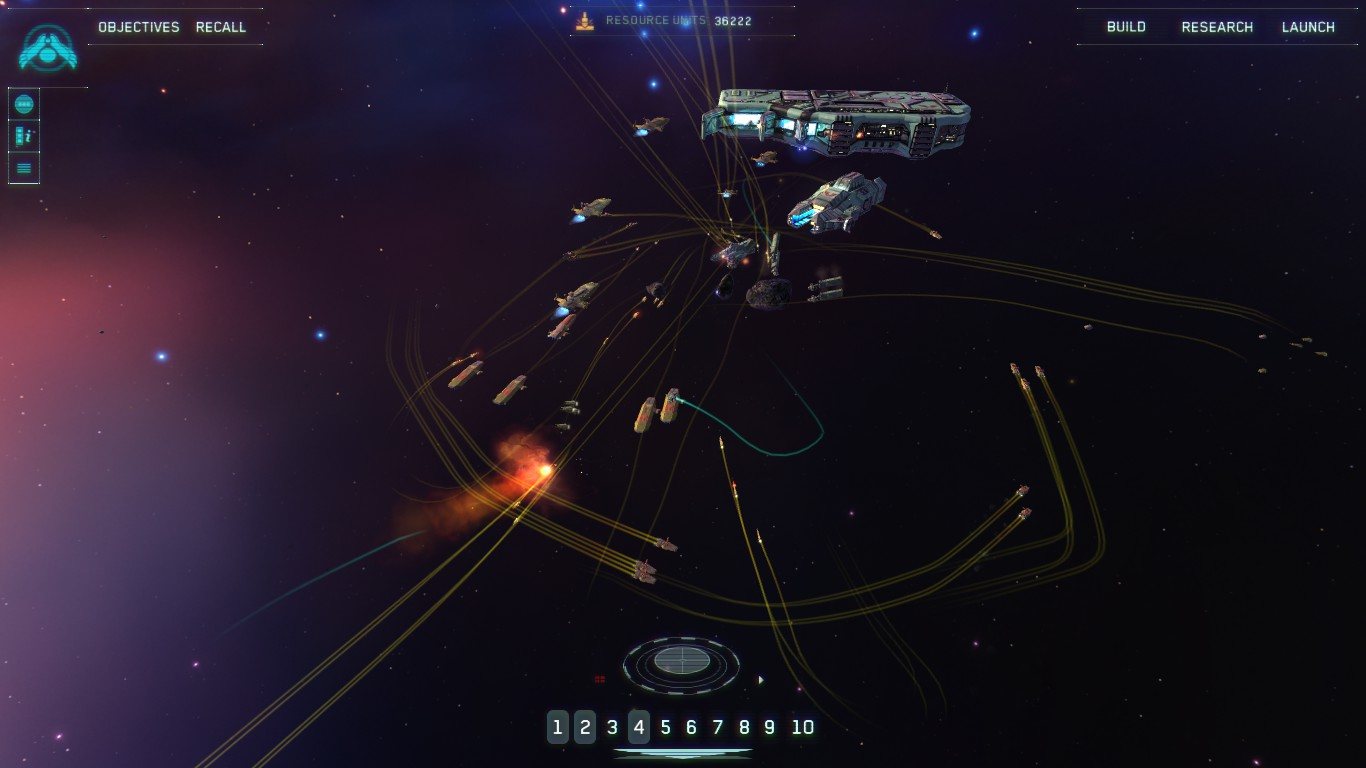Expand the bottom command bar handle
1366x768 pixels.
point(682,753)
